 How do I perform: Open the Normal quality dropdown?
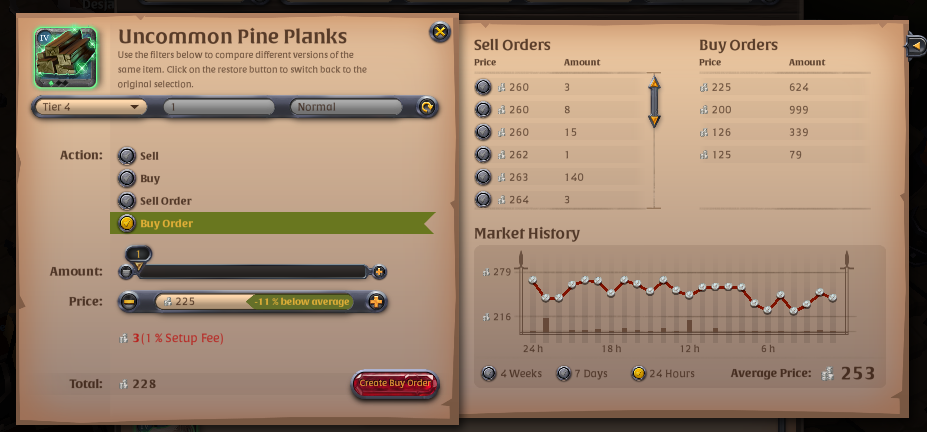350,107
